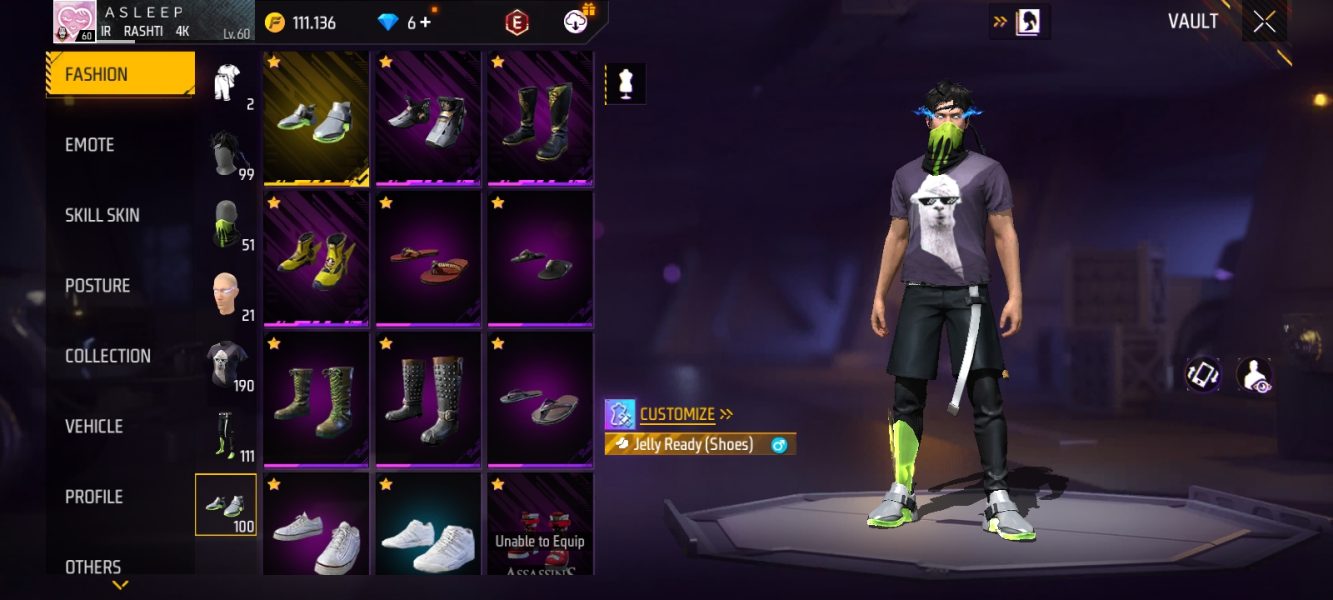This screenshot has width=1333, height=600.
Task: Select the black and gold tall boots
Action: tap(540, 120)
